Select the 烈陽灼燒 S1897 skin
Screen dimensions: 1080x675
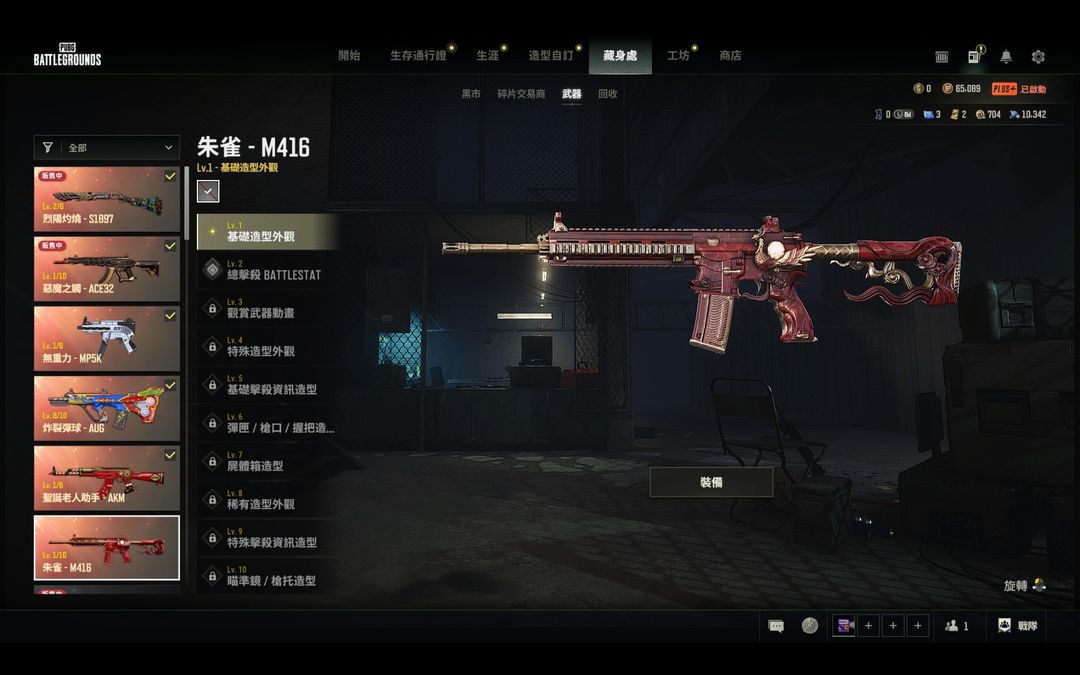107,200
